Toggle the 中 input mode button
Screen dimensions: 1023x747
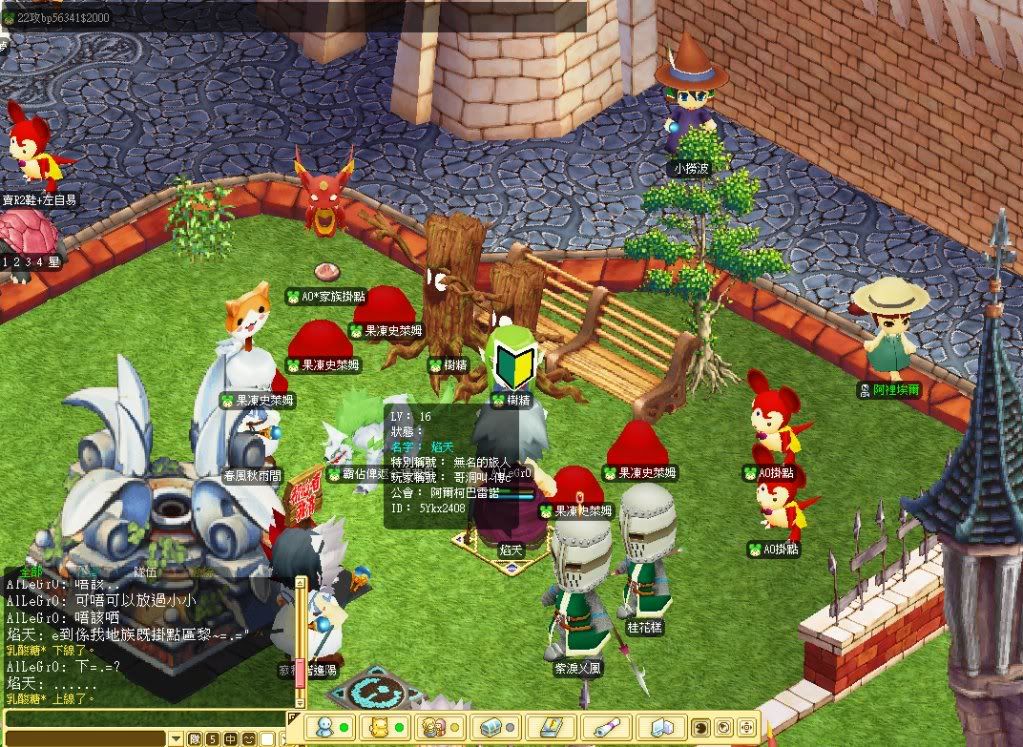[x=230, y=739]
